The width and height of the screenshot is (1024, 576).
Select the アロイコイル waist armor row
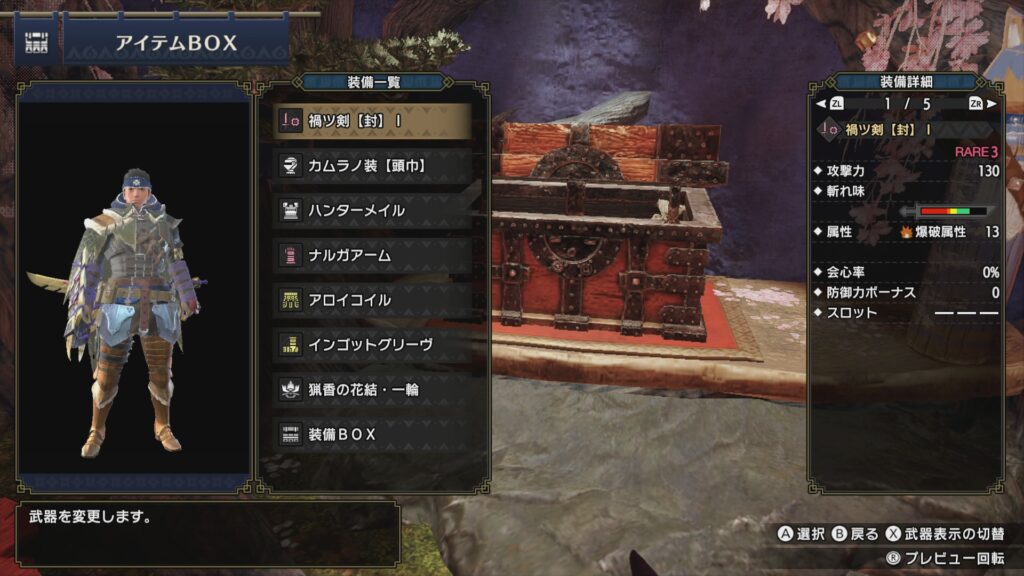[371, 300]
